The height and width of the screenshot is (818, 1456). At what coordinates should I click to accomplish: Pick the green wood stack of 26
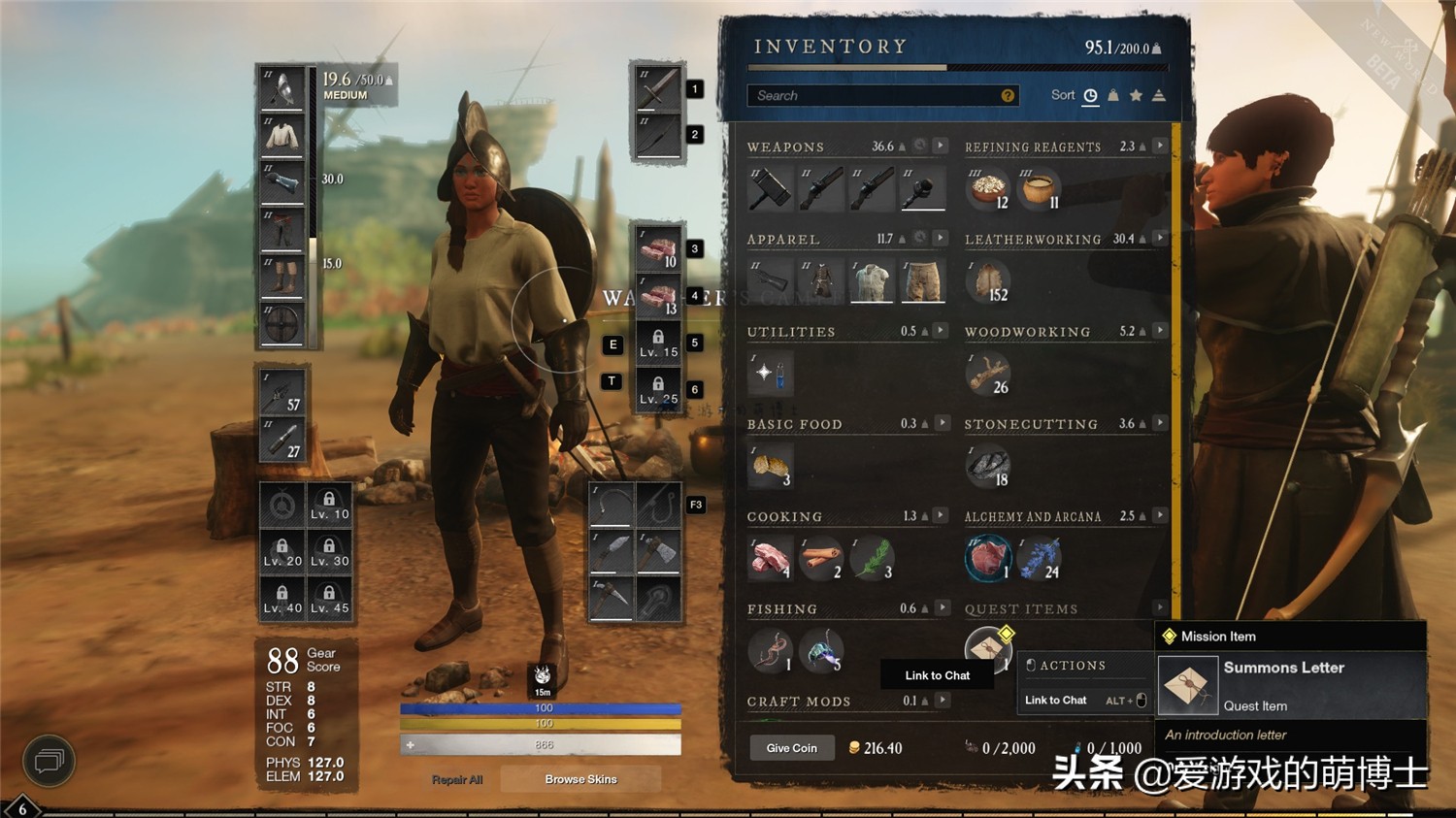pyautogui.click(x=988, y=375)
